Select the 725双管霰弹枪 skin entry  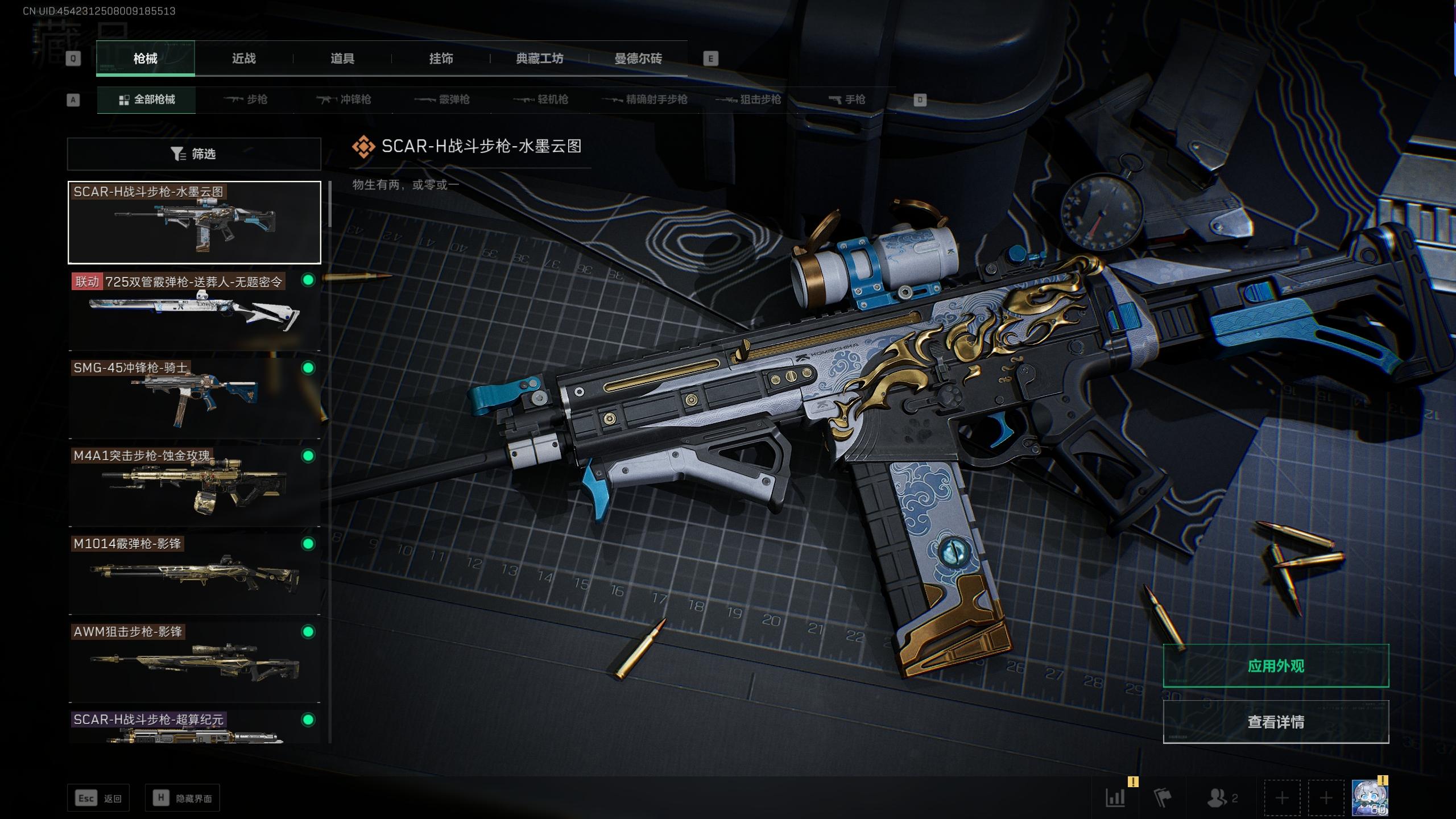(194, 311)
